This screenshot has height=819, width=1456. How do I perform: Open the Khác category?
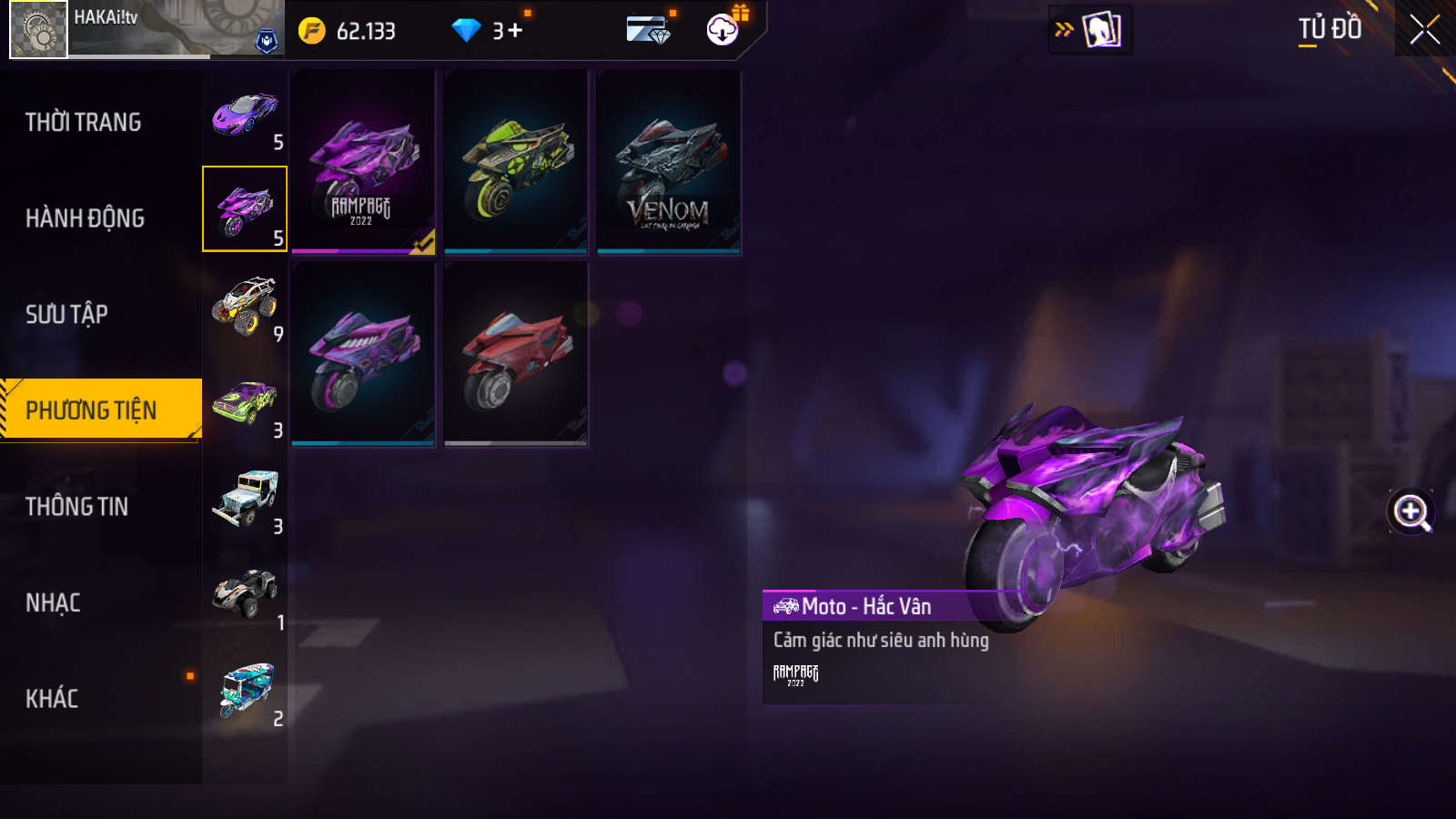52,699
